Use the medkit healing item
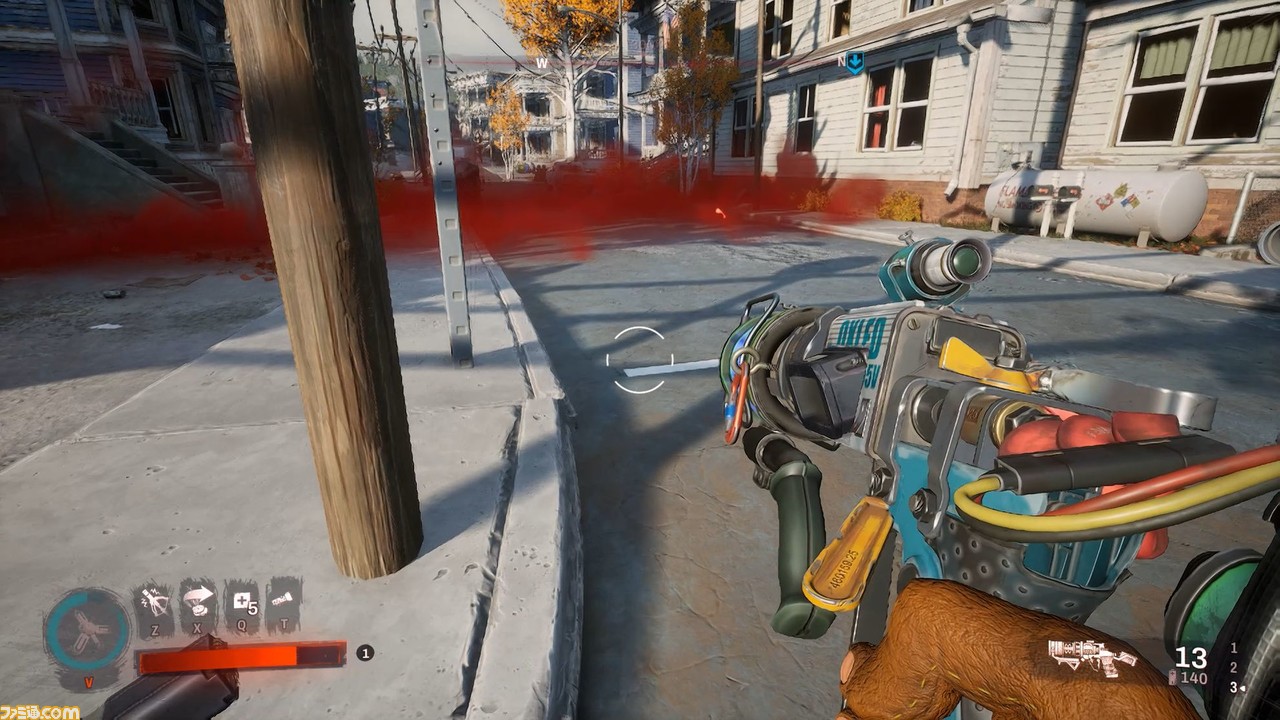1280x720 pixels. click(x=242, y=602)
